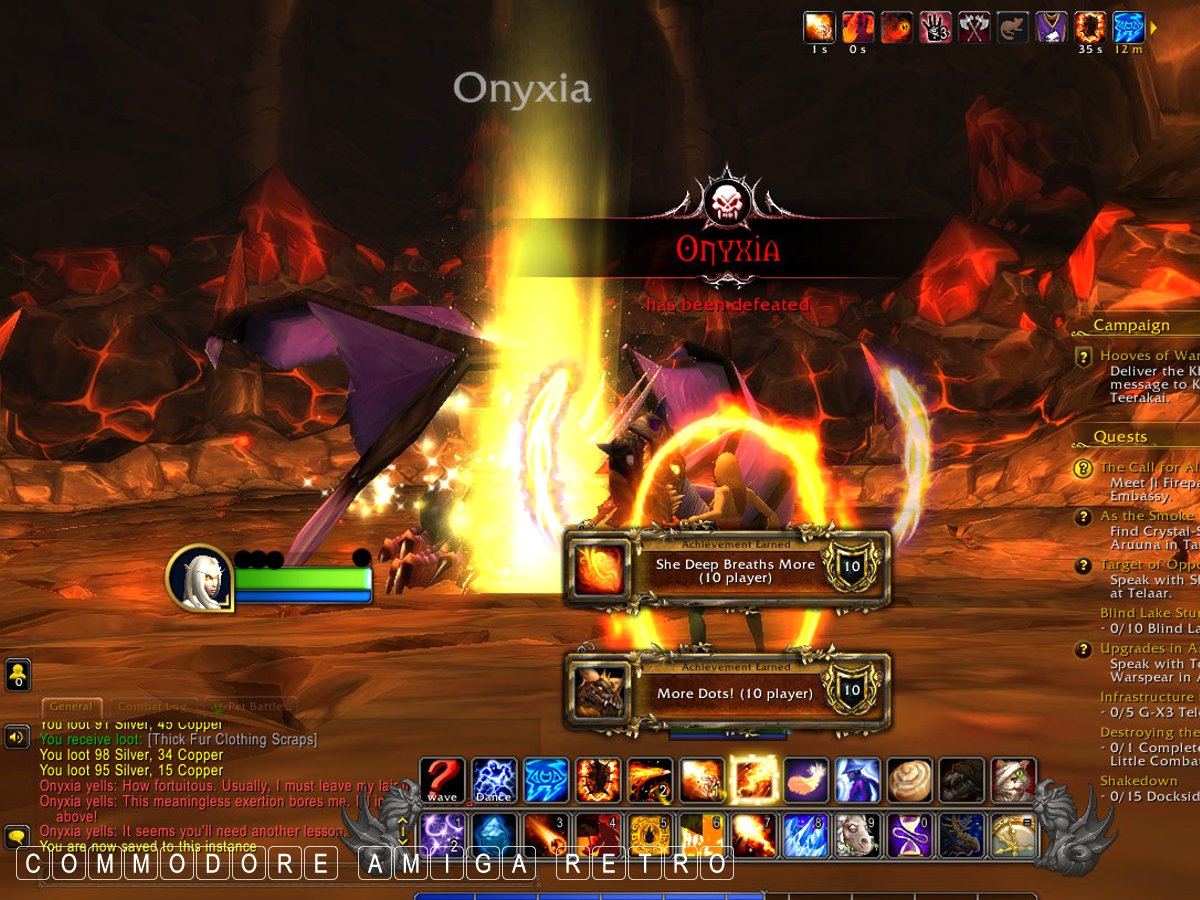Click the Thick Fur Clothing Scraps loot link
The image size is (1200, 900).
232,739
